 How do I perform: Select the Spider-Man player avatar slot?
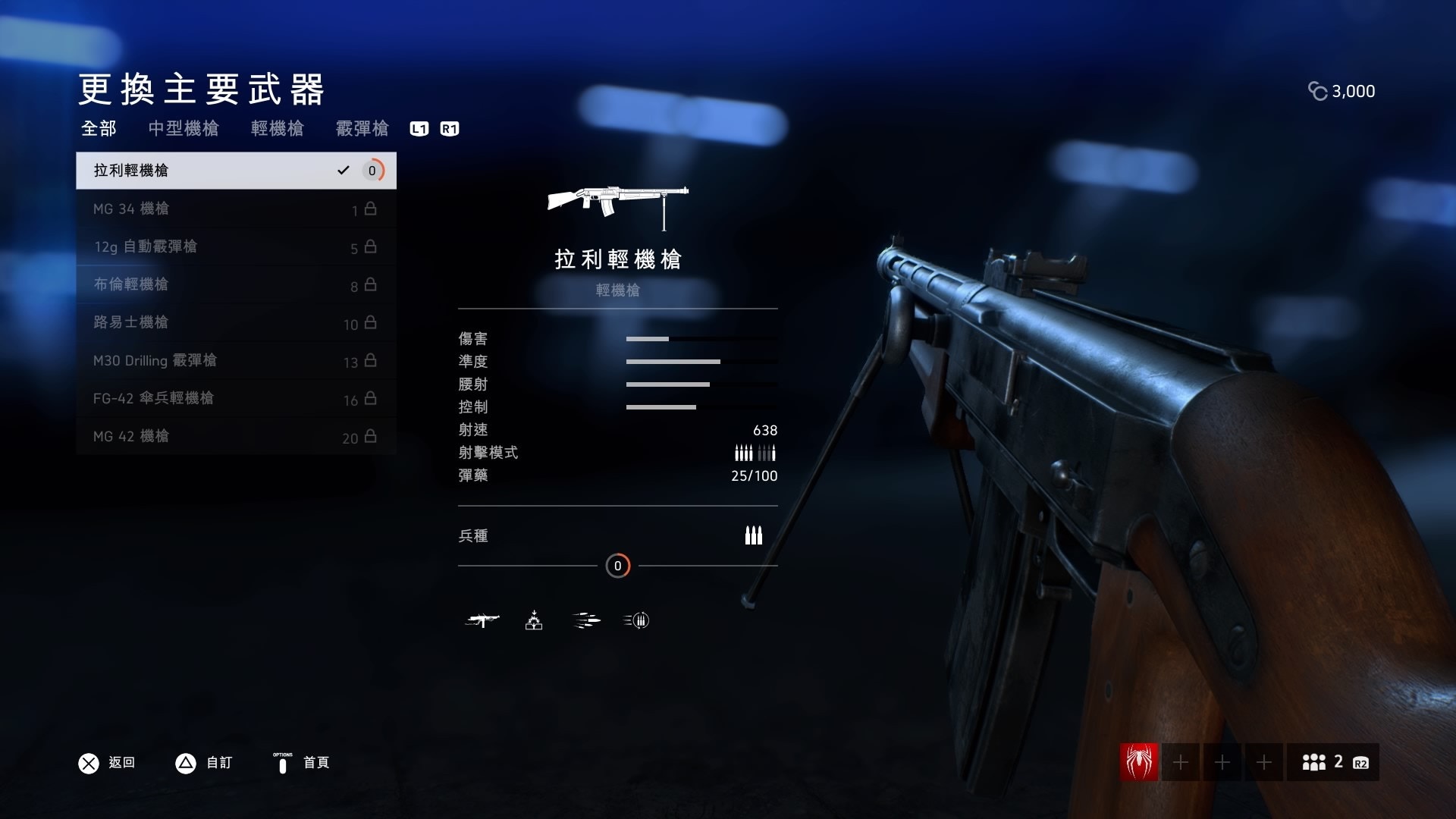coord(1139,762)
